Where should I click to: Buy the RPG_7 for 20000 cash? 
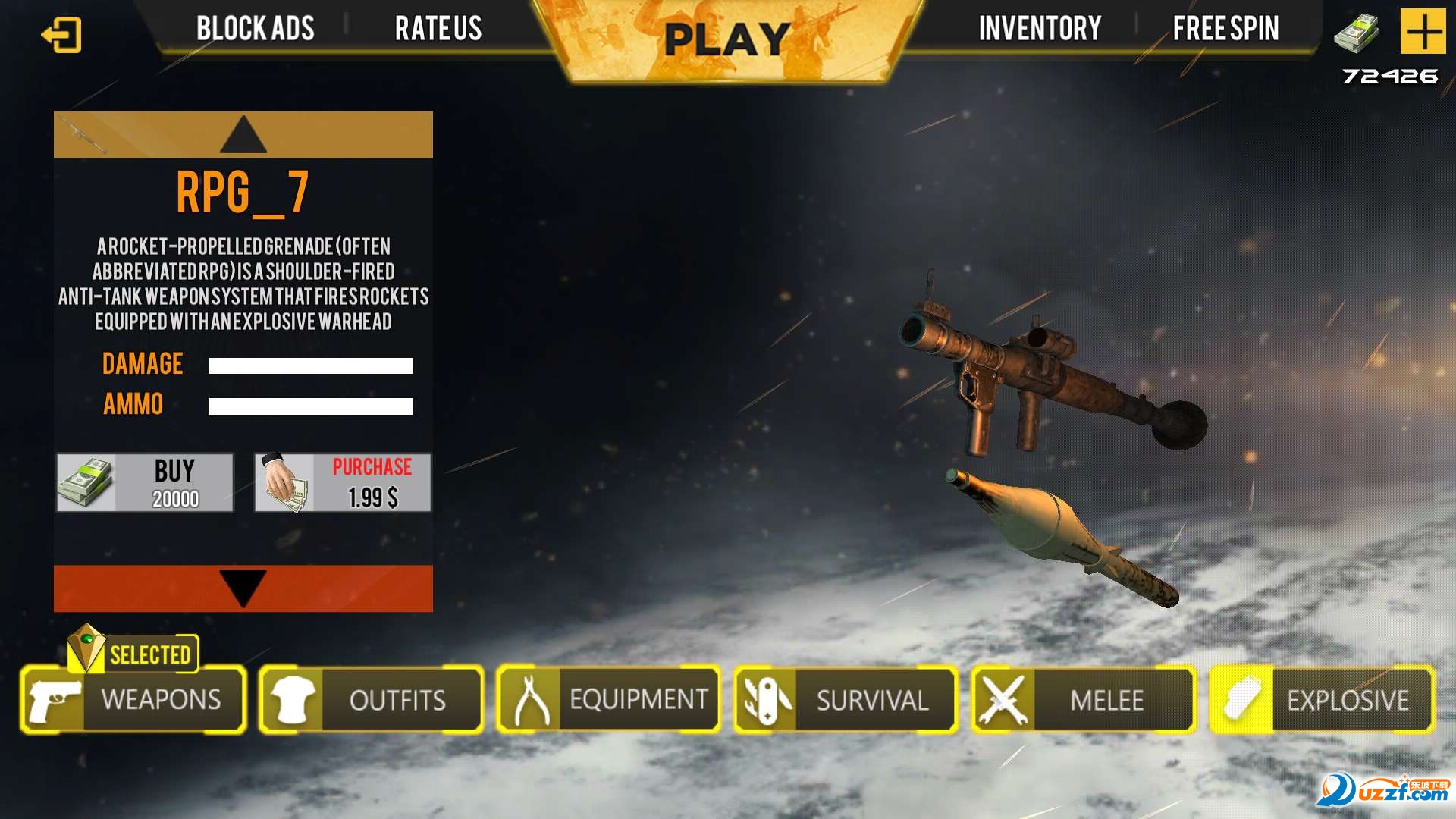(x=145, y=483)
